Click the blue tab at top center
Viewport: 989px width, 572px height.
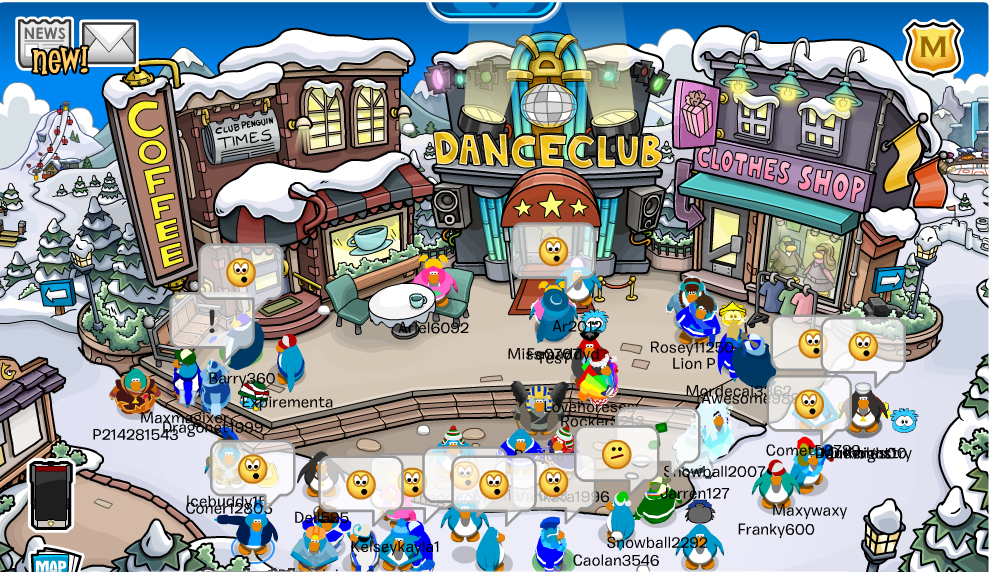493,9
